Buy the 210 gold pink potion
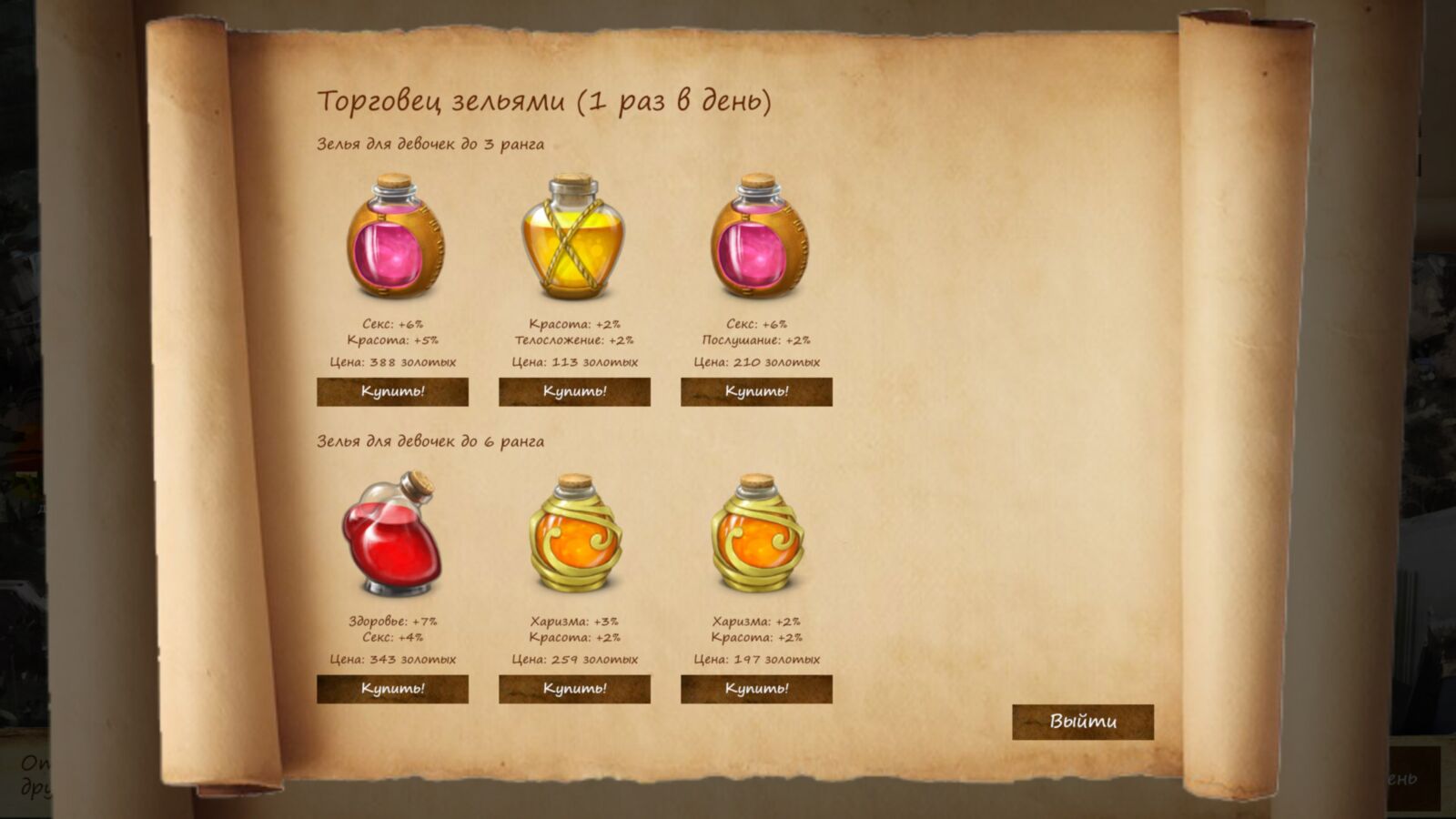The height and width of the screenshot is (819, 1456). pyautogui.click(x=756, y=391)
